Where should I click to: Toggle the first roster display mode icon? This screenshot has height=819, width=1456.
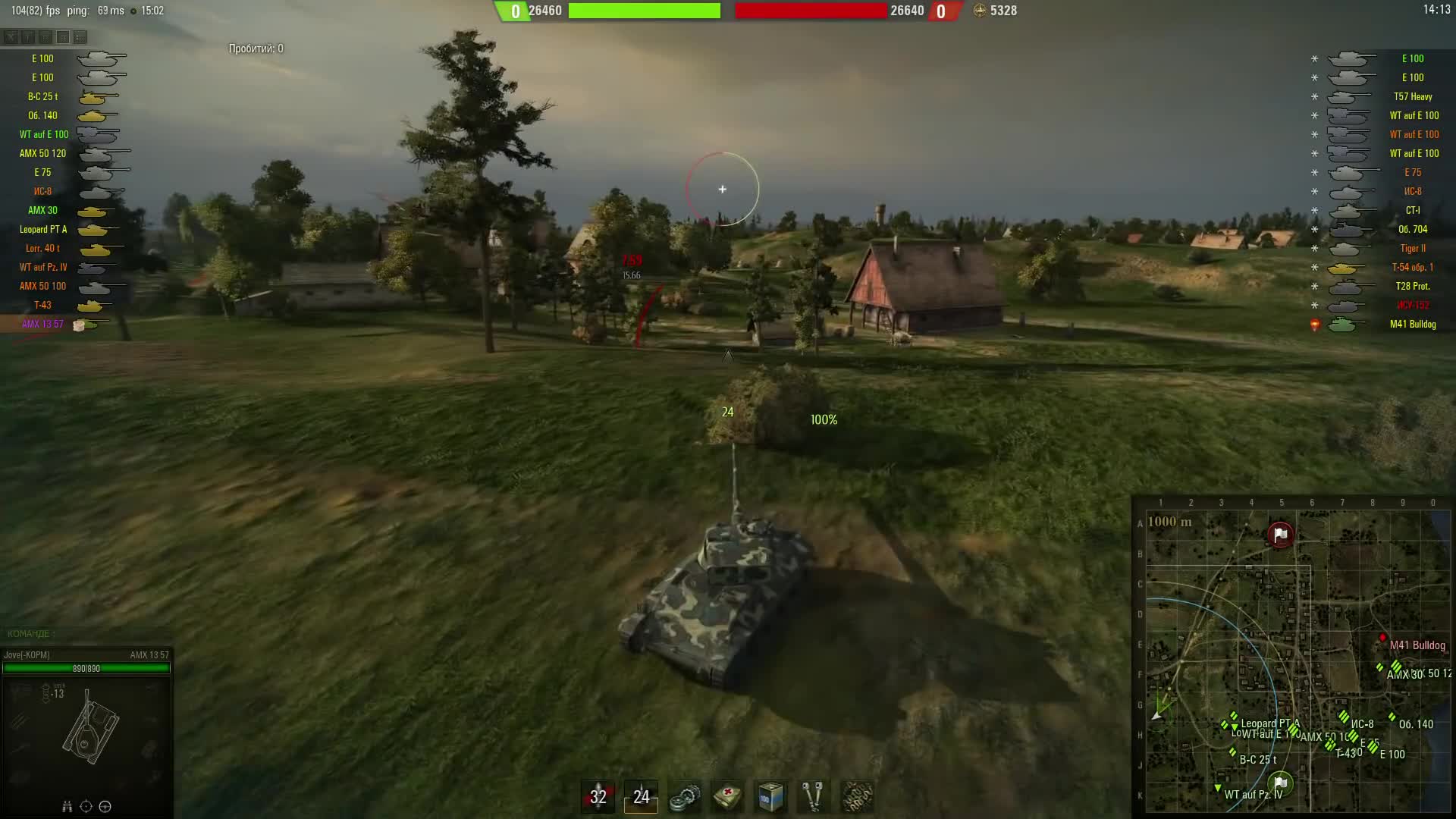click(10, 35)
